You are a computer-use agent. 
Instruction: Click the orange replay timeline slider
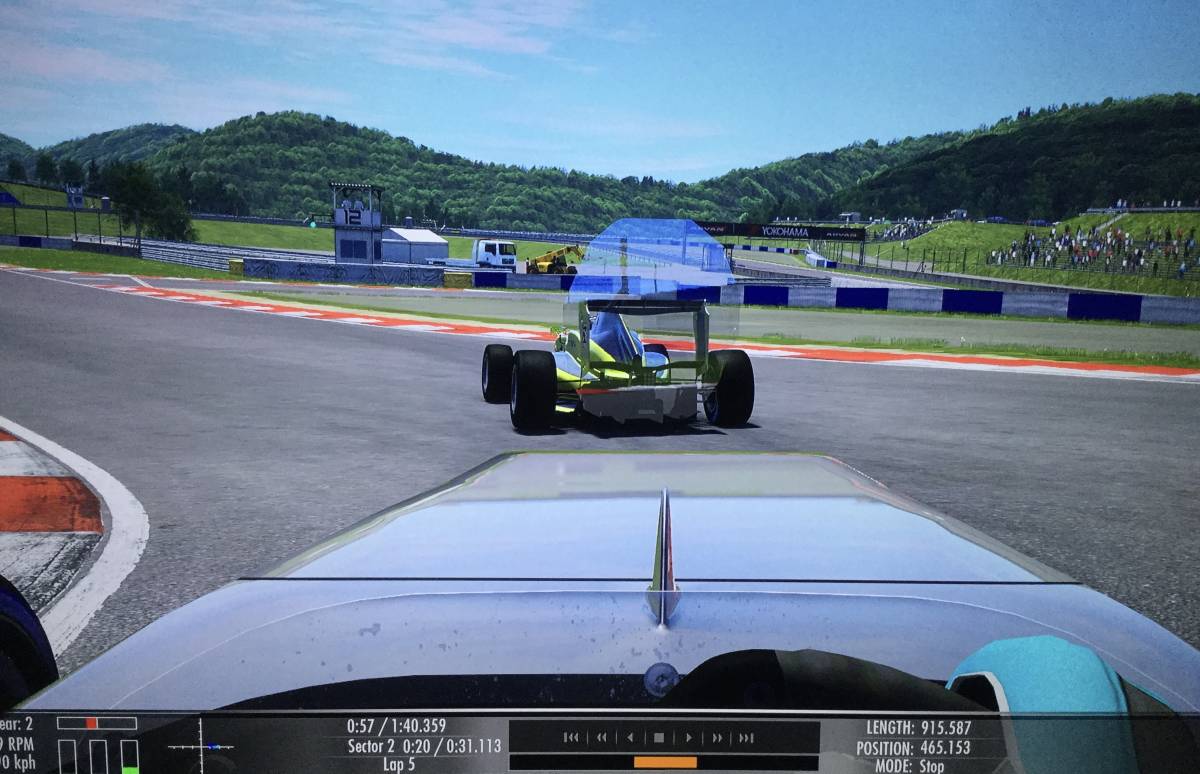coord(665,762)
